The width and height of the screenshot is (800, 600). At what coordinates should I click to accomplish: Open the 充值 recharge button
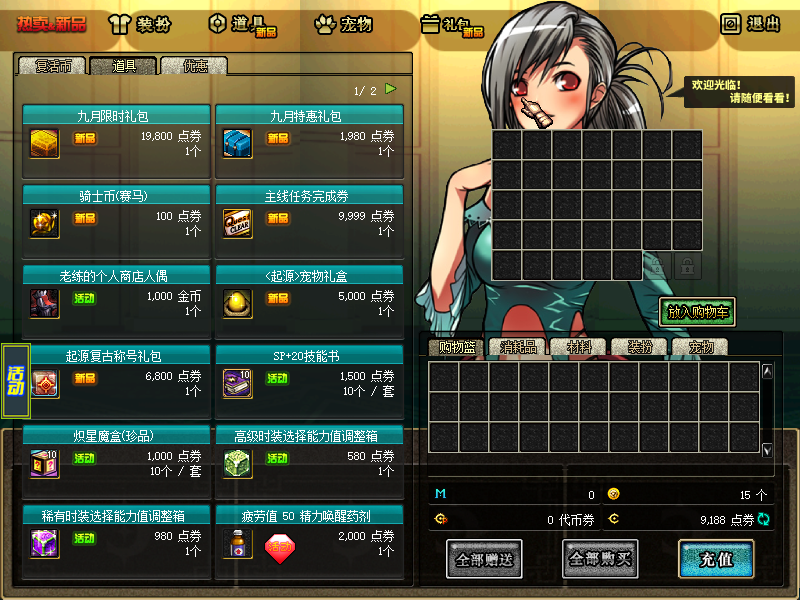[x=715, y=559]
